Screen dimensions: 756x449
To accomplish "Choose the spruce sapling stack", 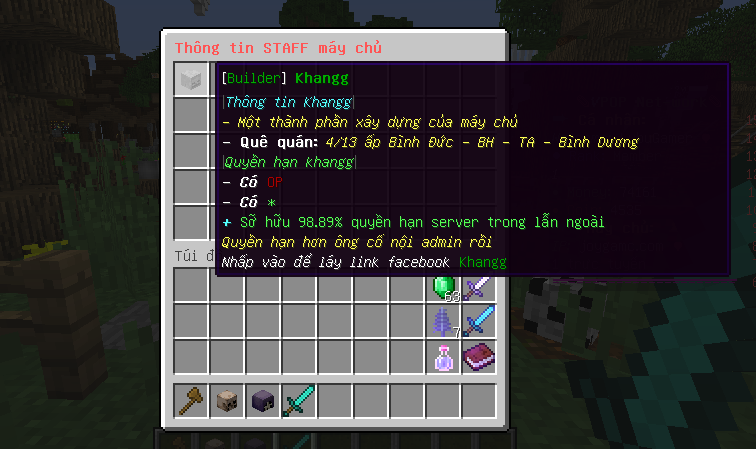I will [x=443, y=322].
